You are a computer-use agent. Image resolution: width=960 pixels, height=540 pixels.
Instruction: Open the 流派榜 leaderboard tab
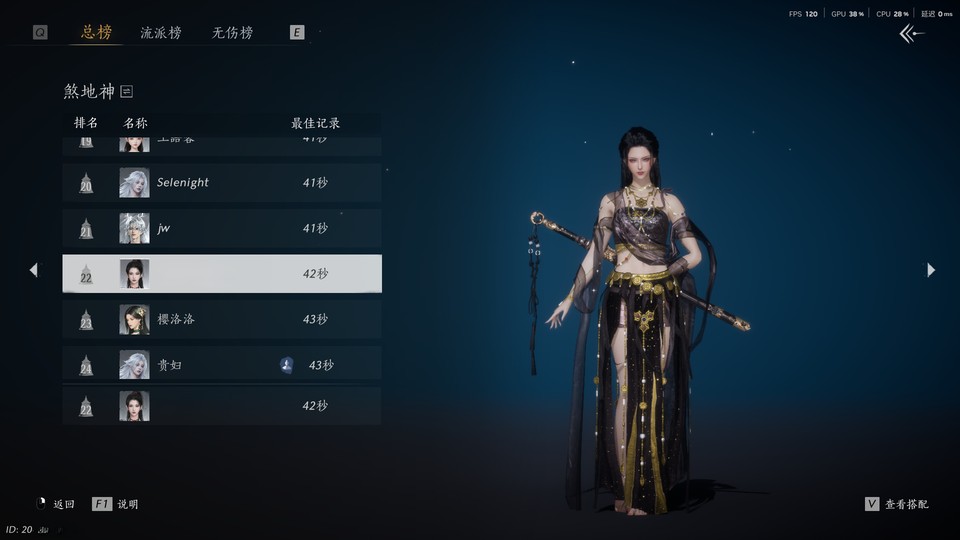[161, 32]
